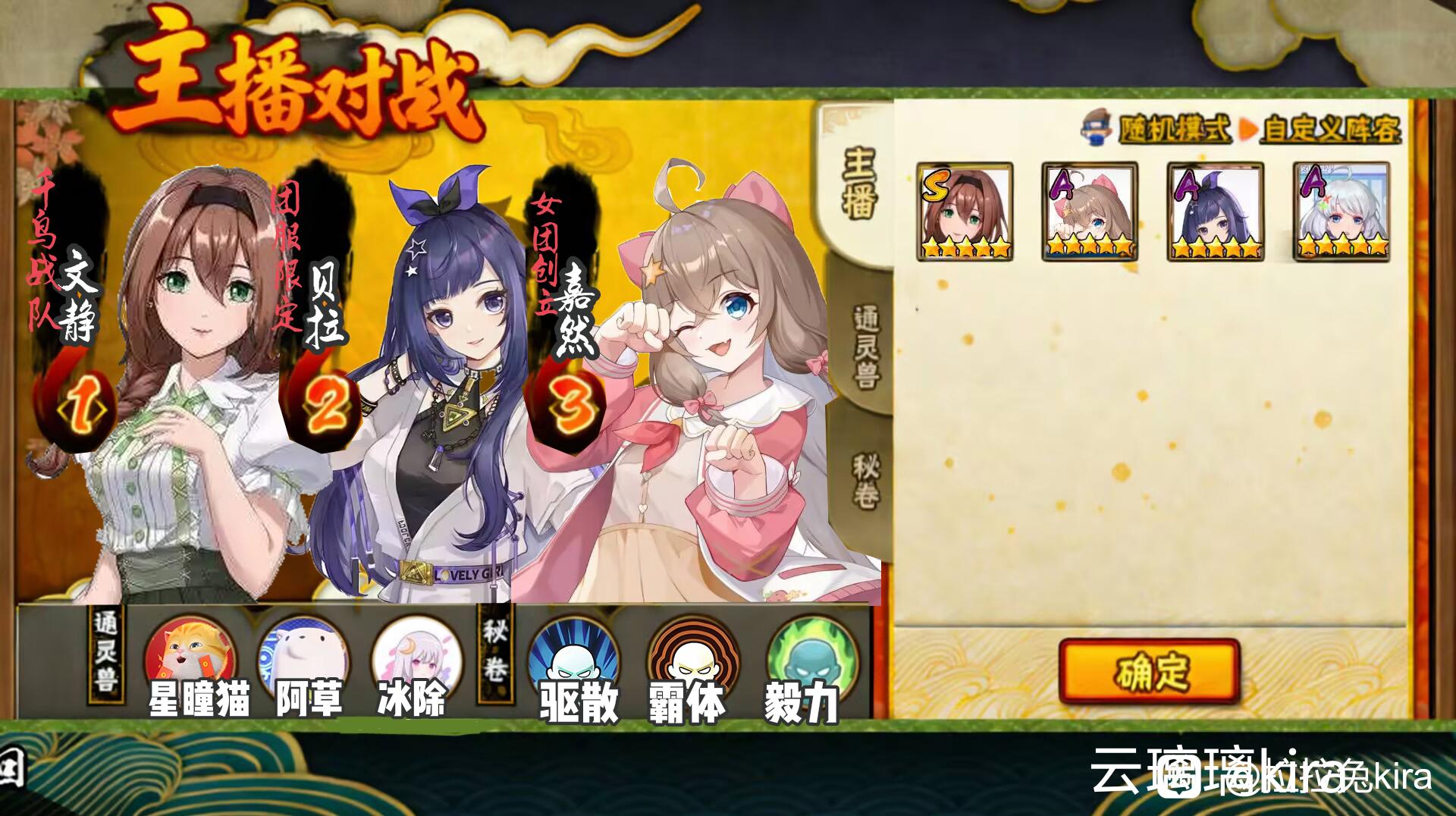Confirm the lineup with 确定 button

click(1149, 671)
